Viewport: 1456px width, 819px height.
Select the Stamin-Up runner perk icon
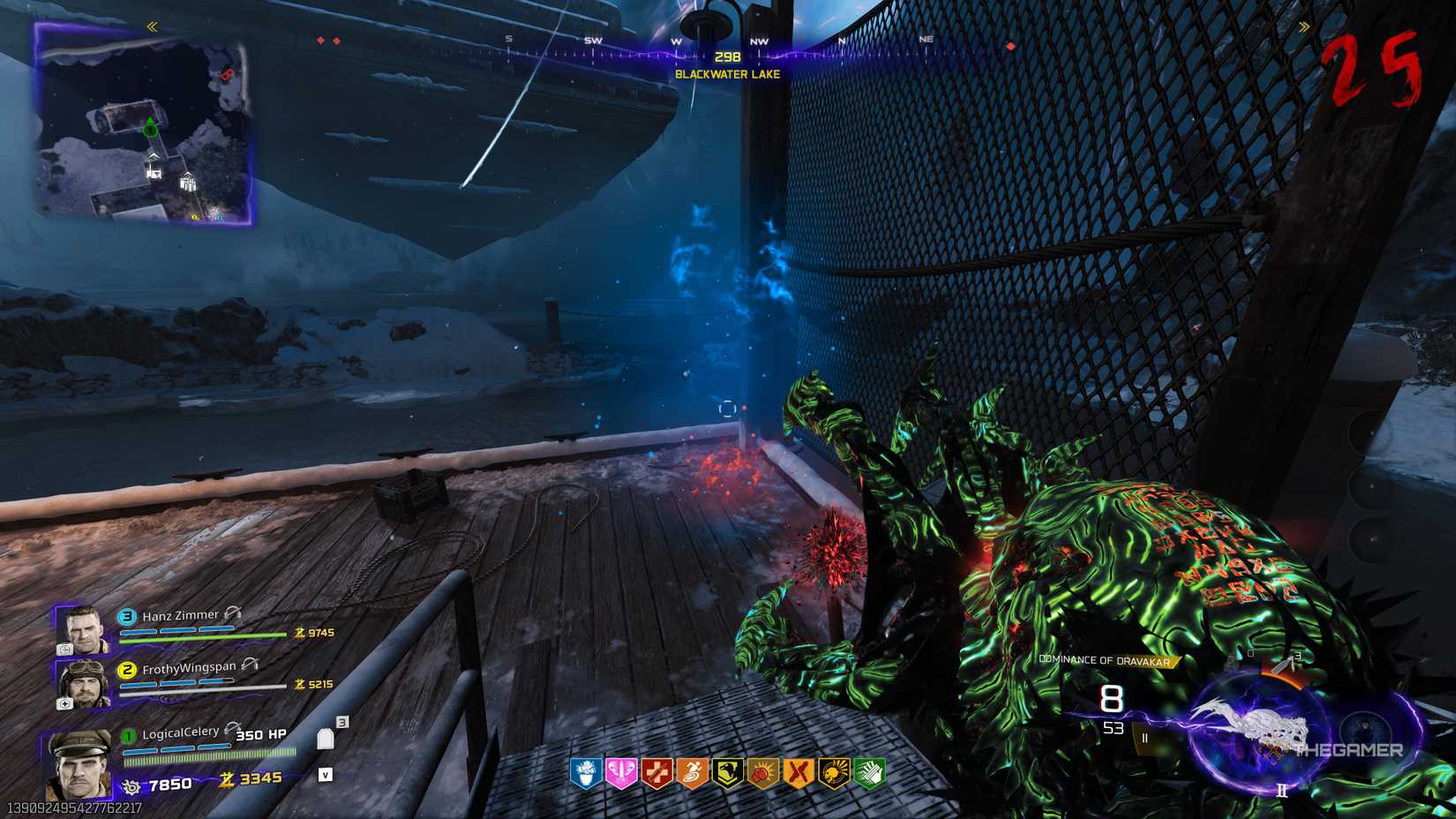pyautogui.click(x=692, y=770)
